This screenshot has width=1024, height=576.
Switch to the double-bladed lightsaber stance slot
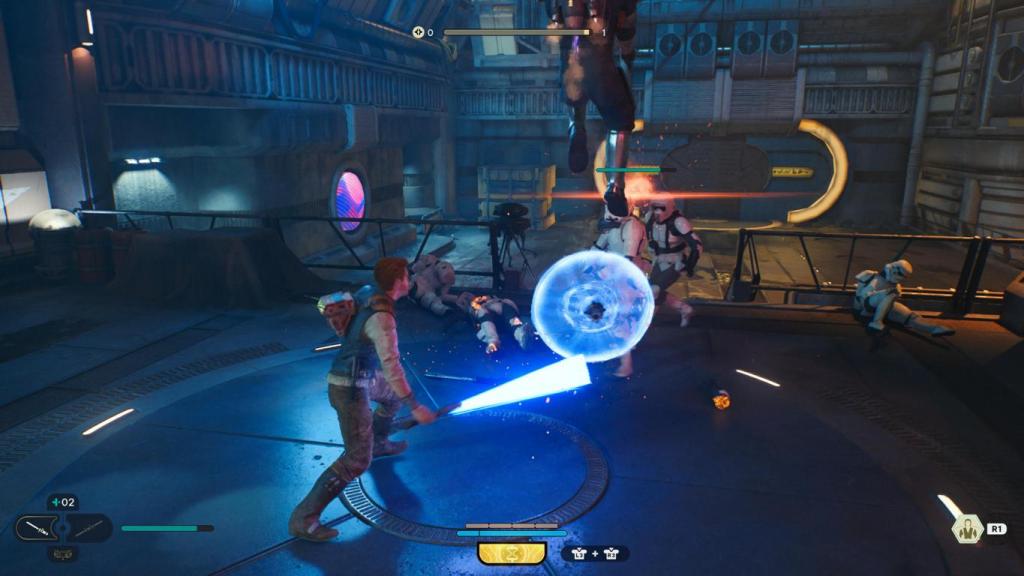90,527
